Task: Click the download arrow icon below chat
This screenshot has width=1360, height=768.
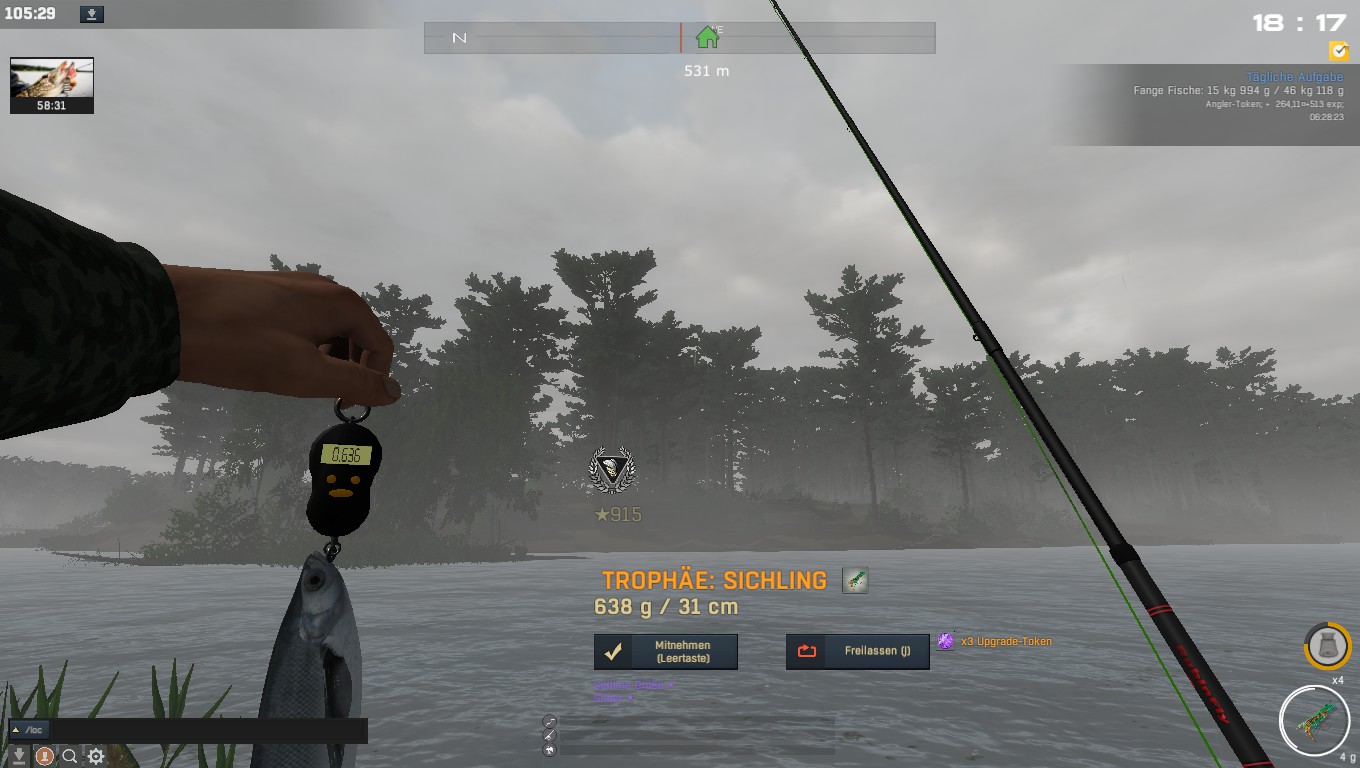Action: click(x=19, y=757)
